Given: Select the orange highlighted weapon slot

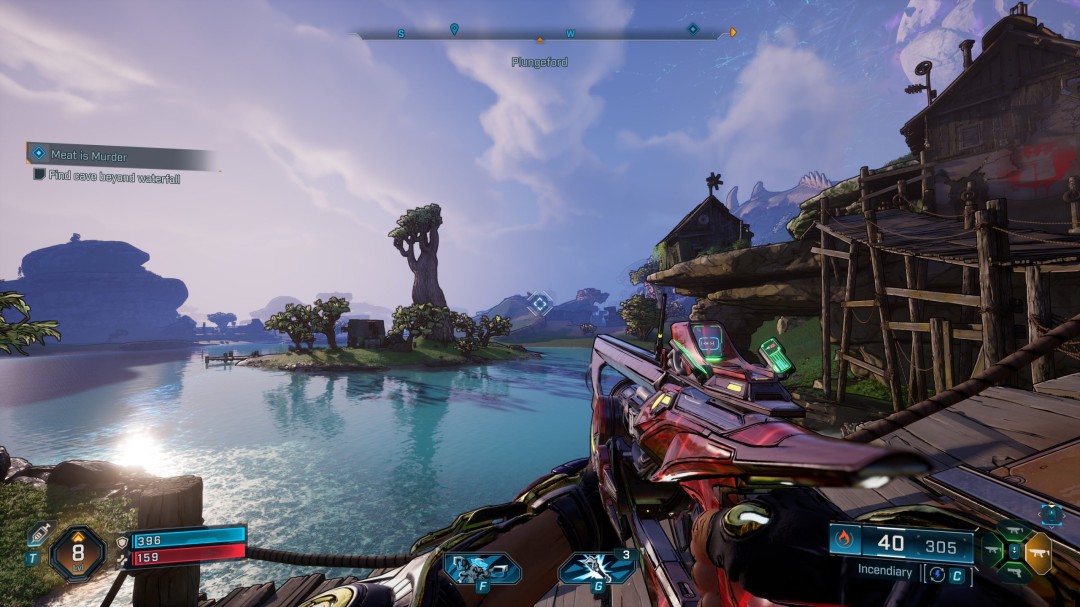Looking at the screenshot, I should click(x=1038, y=553).
